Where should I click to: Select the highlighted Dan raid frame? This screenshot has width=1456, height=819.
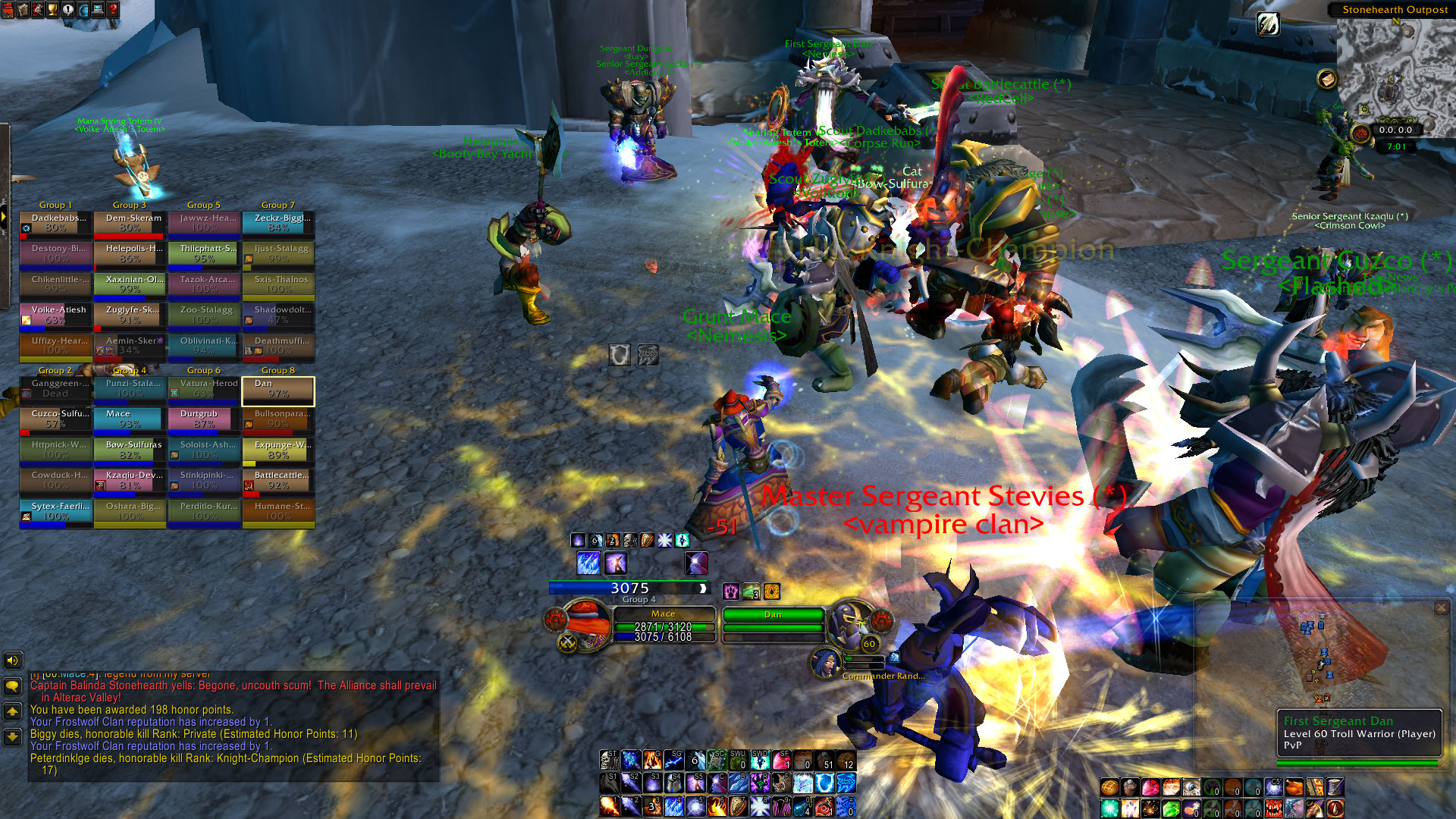[x=278, y=389]
